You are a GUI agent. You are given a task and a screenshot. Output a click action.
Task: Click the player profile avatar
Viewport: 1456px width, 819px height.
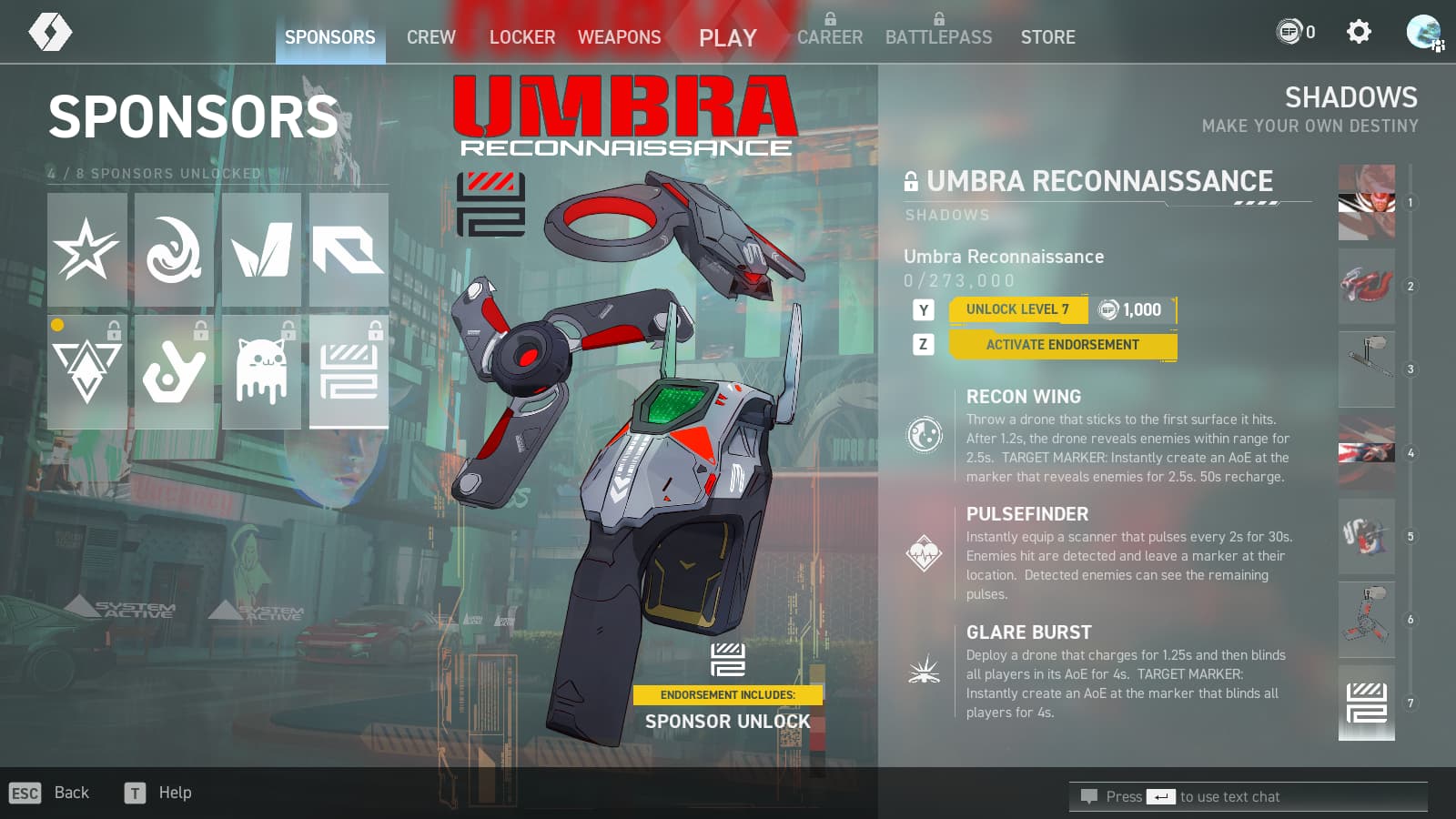click(x=1423, y=33)
